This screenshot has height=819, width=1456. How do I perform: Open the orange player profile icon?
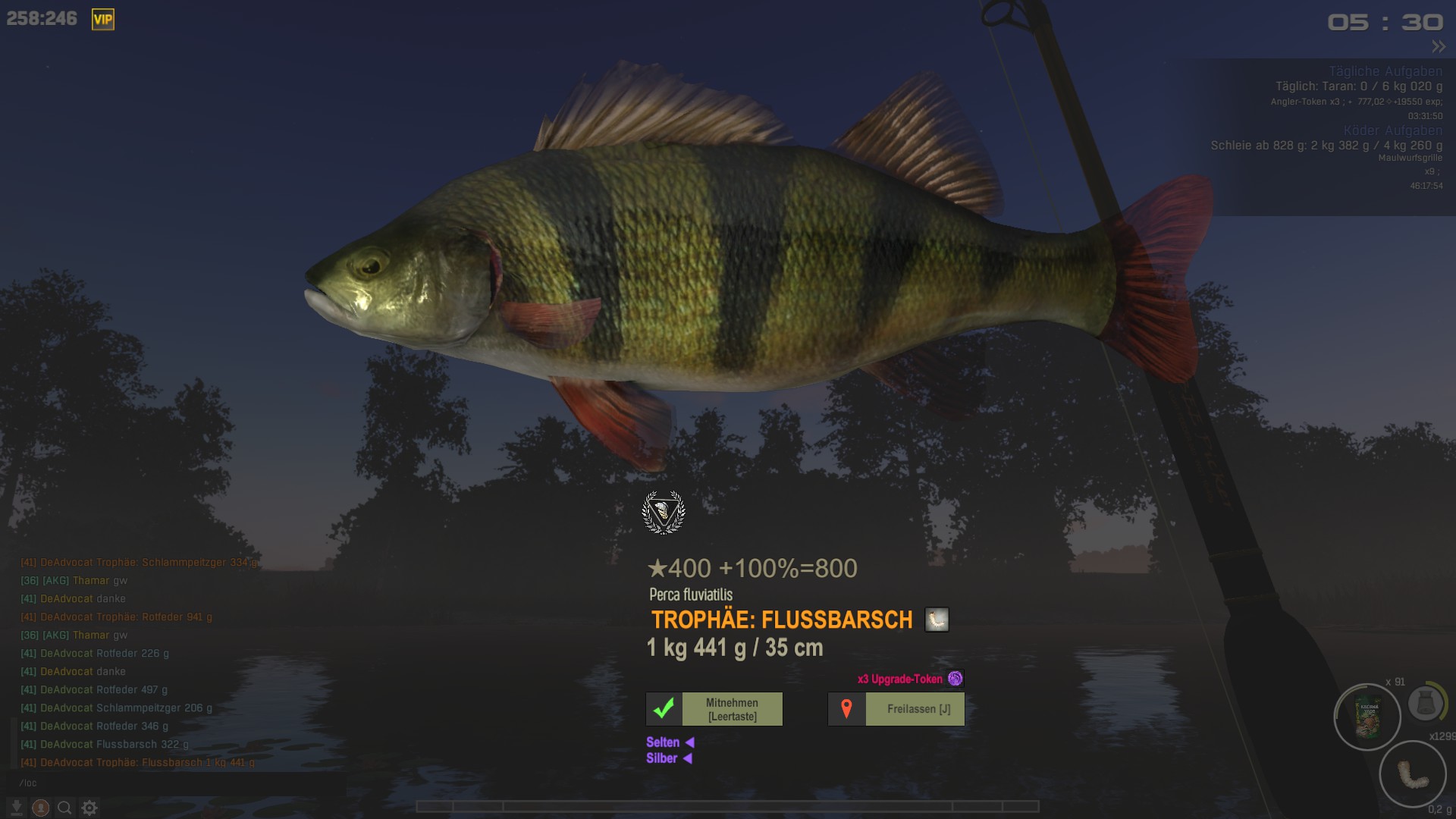click(41, 808)
